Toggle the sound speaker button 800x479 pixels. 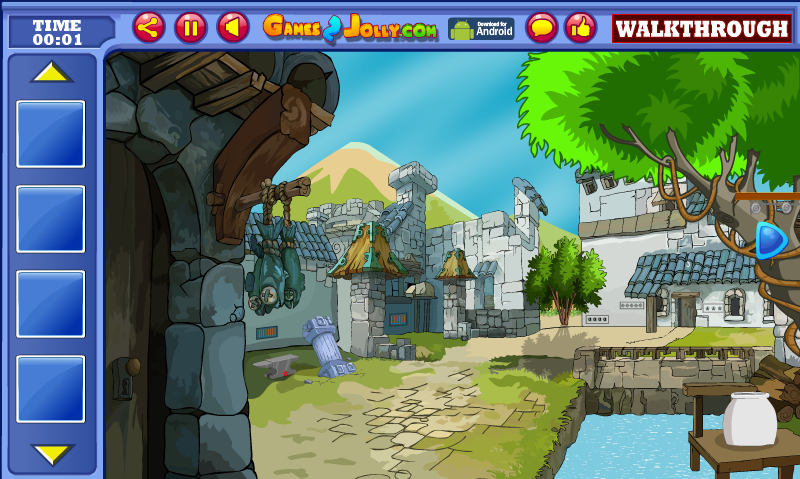pos(233,28)
